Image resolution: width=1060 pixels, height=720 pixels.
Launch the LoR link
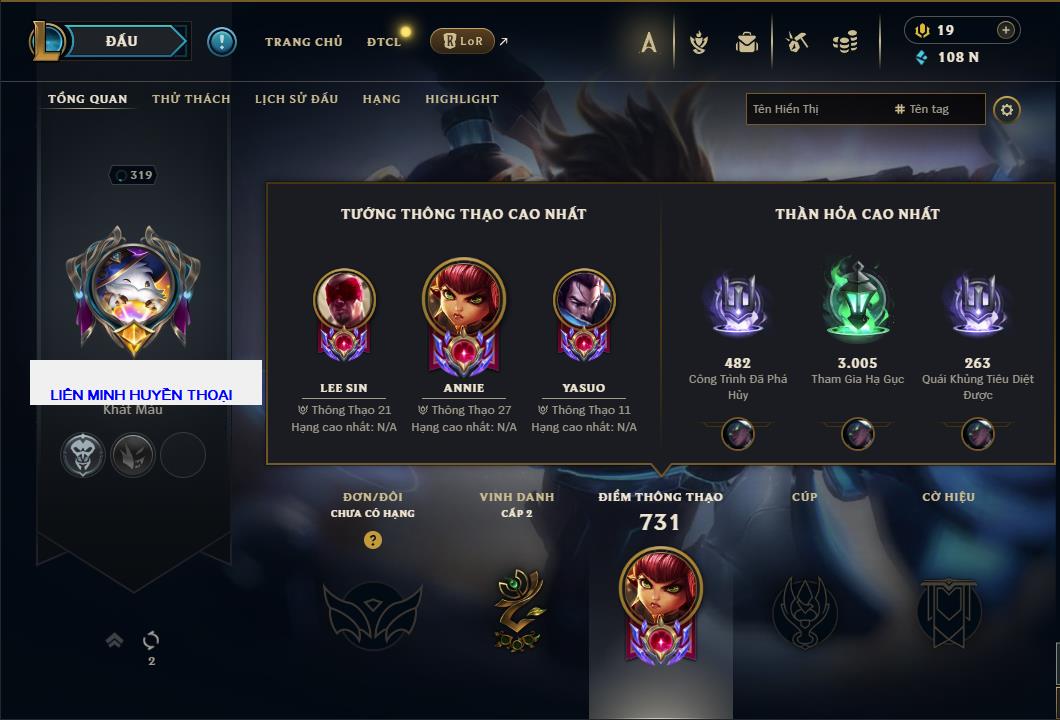coord(462,41)
